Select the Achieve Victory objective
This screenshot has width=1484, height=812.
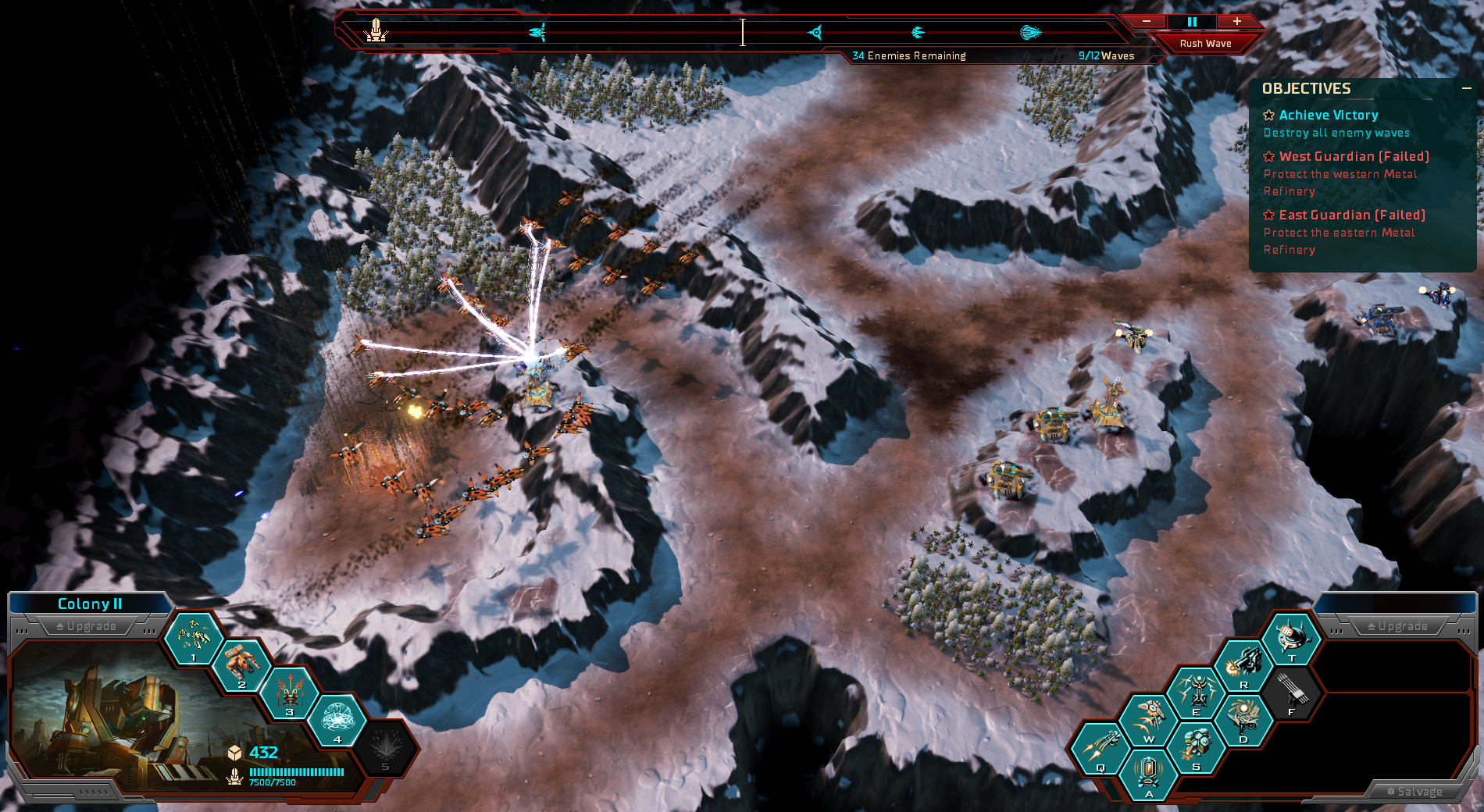click(x=1328, y=116)
